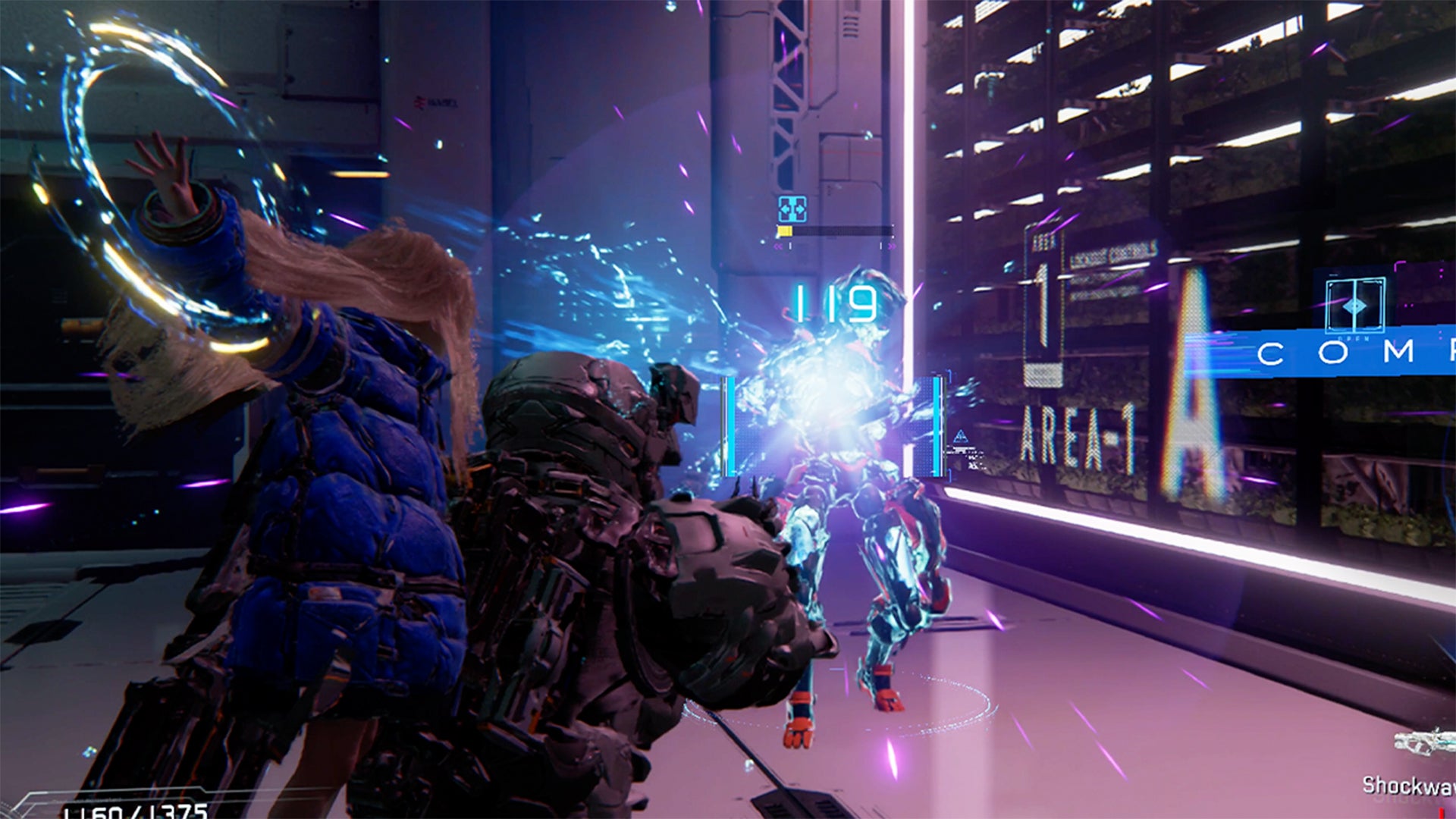The image size is (1456, 819).
Task: Click the door OPEN icon on the banner
Action: 1354,306
